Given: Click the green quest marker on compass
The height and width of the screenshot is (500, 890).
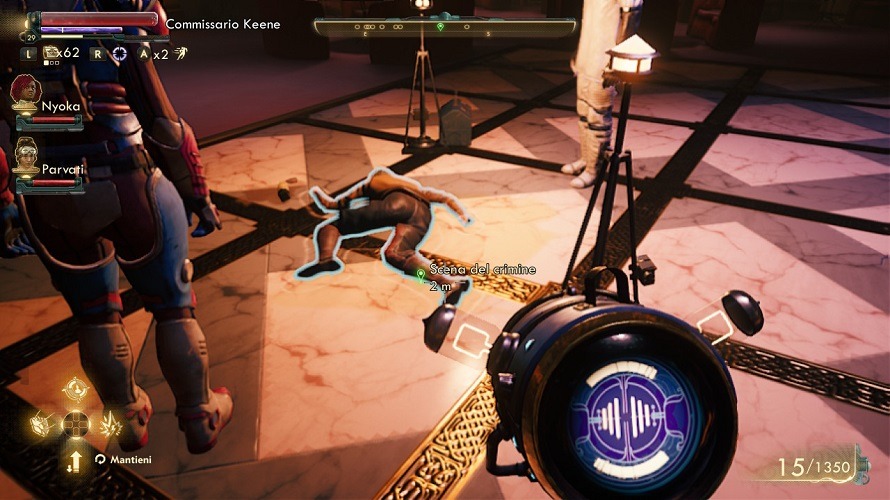Looking at the screenshot, I should (x=441, y=26).
